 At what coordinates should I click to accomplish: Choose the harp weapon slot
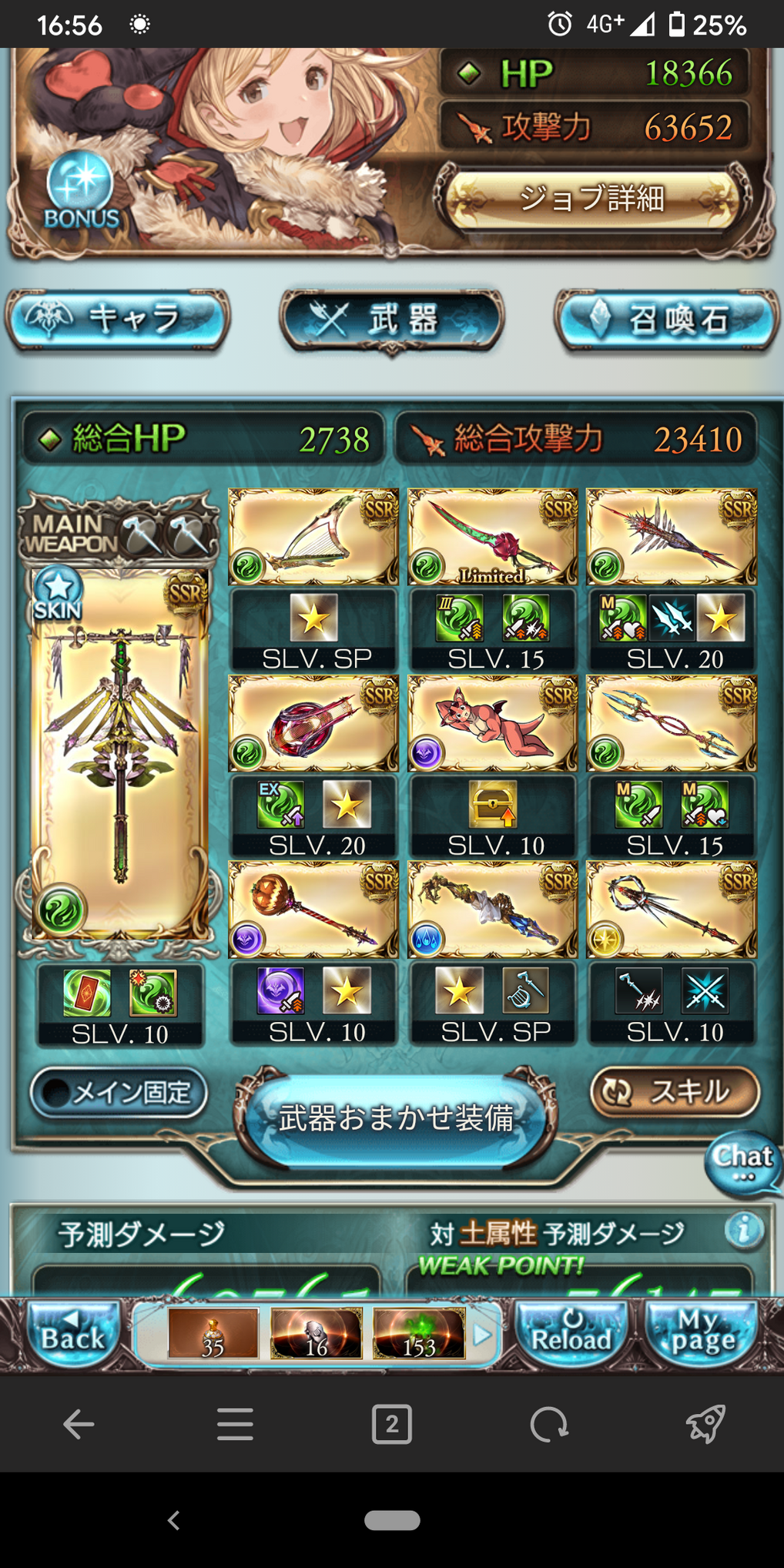(x=313, y=536)
